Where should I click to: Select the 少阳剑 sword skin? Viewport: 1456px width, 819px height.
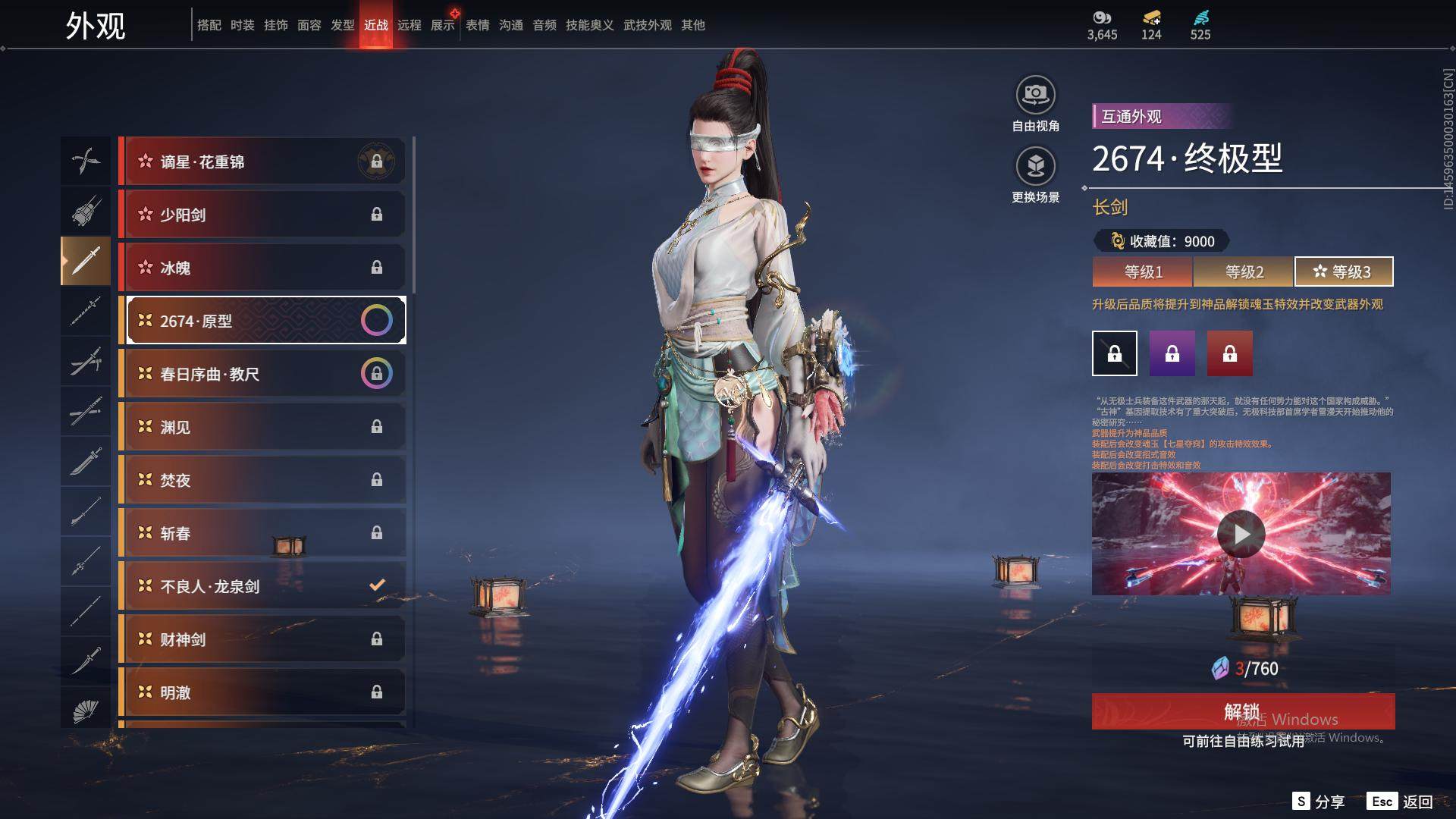point(262,215)
